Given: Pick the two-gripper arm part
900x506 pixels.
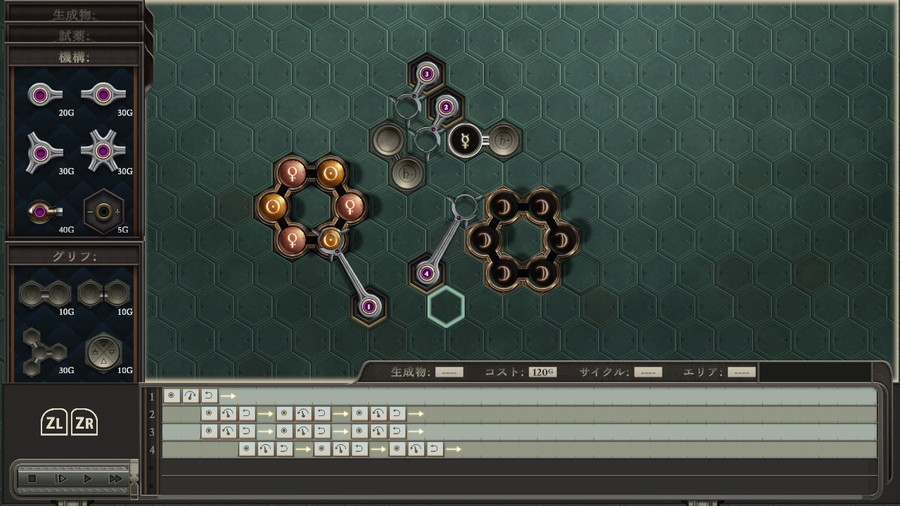Looking at the screenshot, I should coord(102,94).
